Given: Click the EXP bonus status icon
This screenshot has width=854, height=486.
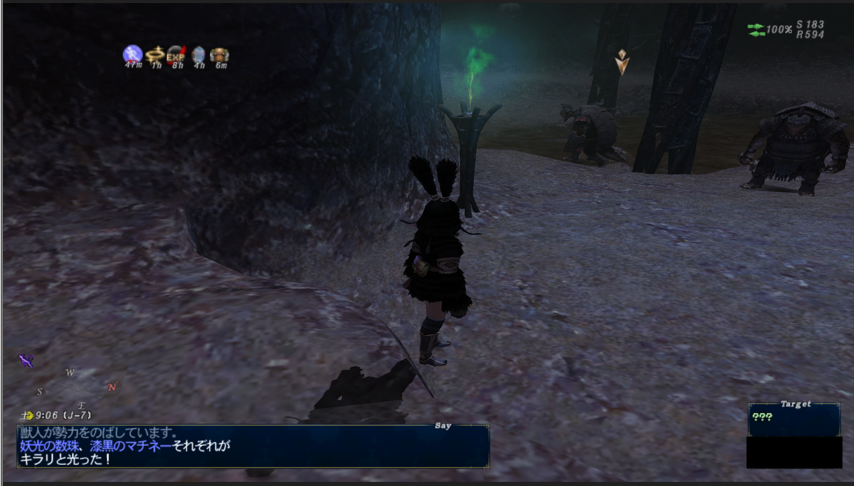Looking at the screenshot, I should [176, 54].
